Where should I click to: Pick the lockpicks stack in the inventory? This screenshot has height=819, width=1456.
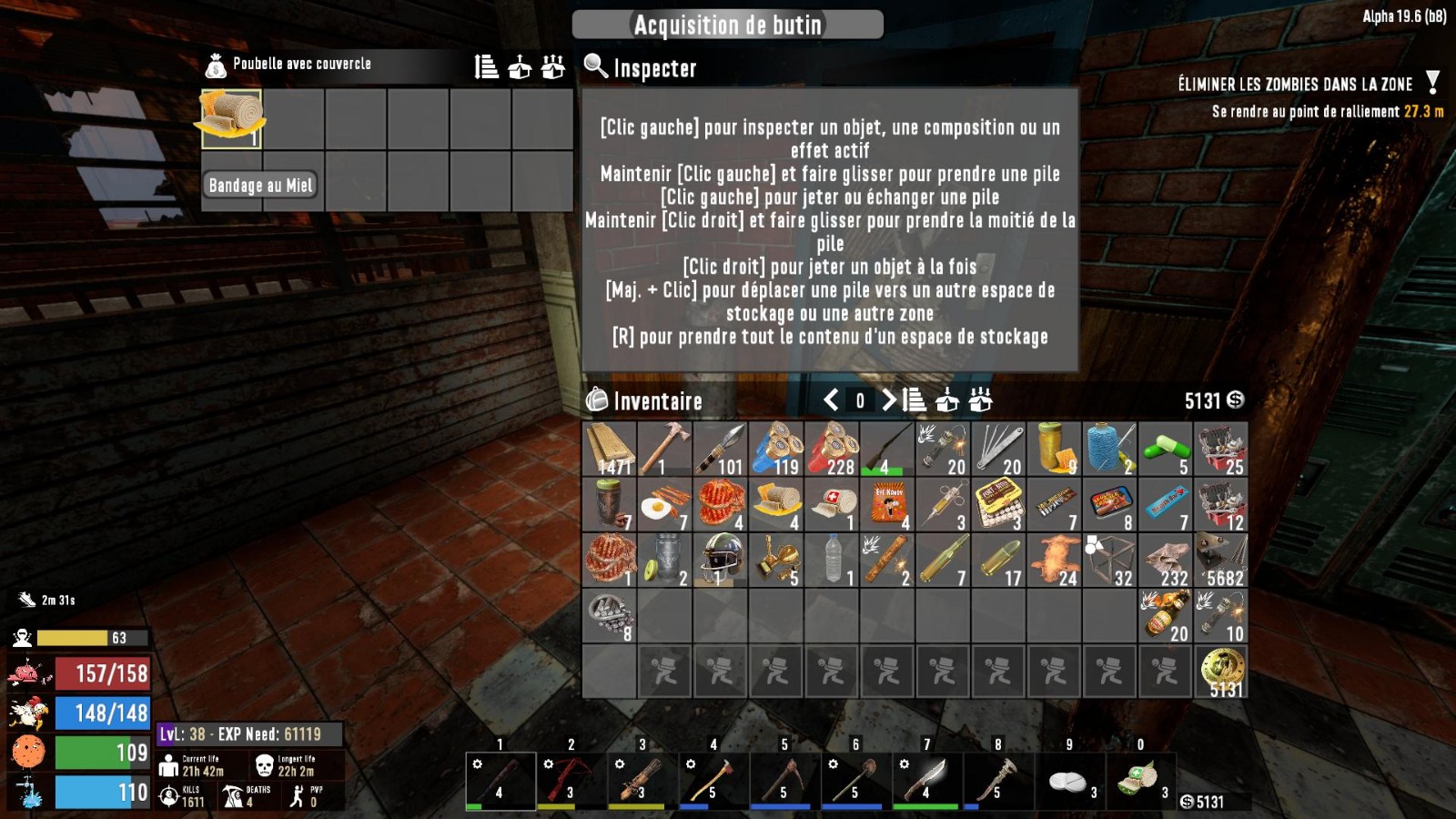point(998,450)
